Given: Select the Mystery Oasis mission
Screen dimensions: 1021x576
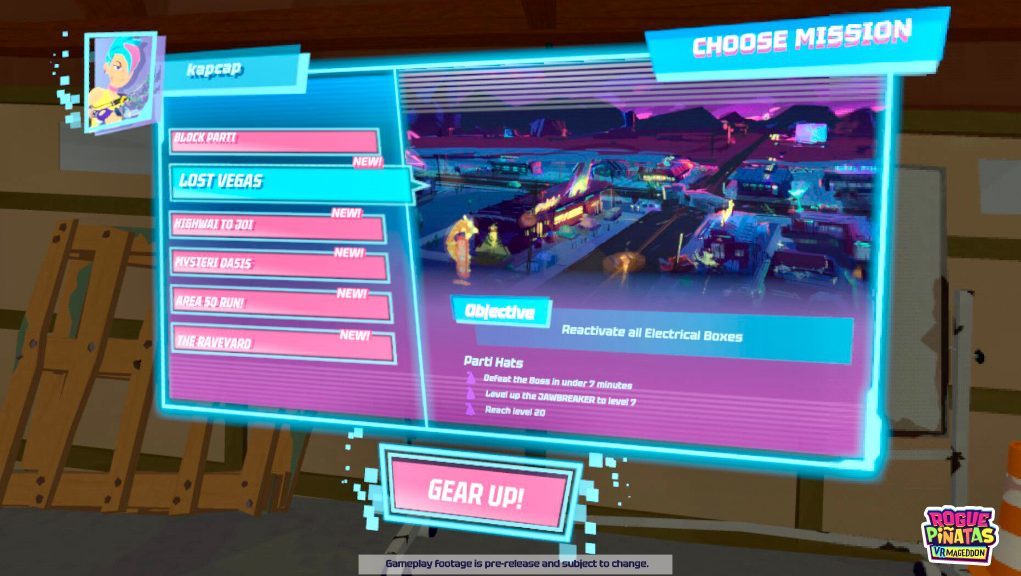Looking at the screenshot, I should 279,266.
